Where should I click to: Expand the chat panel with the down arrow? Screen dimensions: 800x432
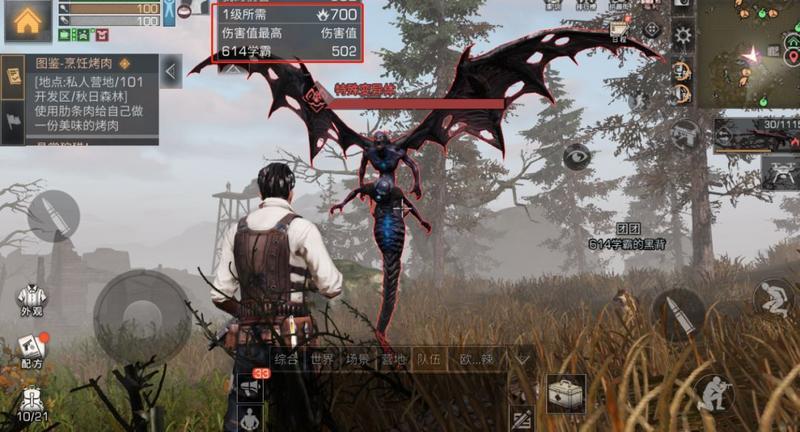[522, 358]
